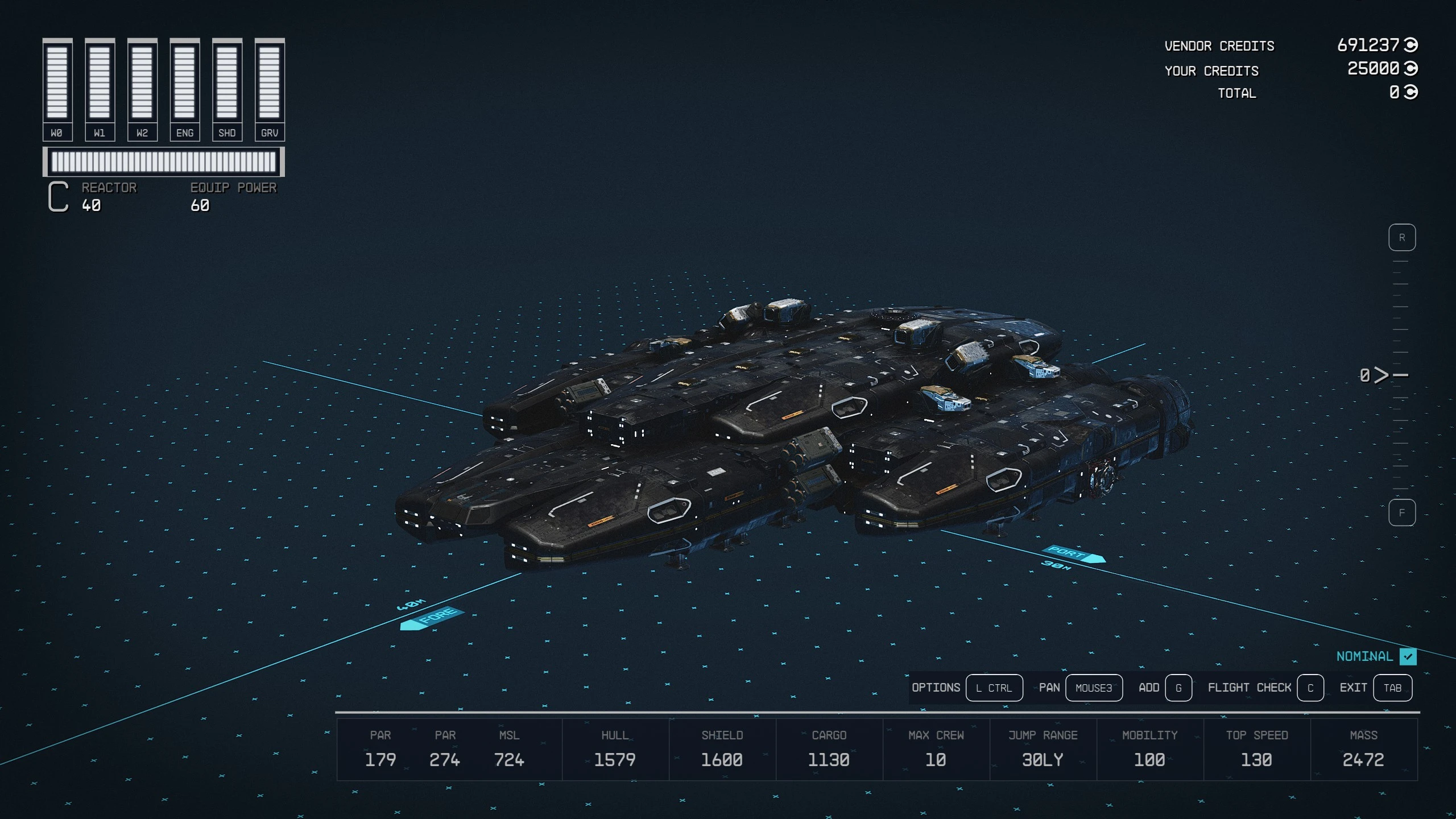Select the R roll control on right edge
The width and height of the screenshot is (1456, 819).
tap(1403, 237)
